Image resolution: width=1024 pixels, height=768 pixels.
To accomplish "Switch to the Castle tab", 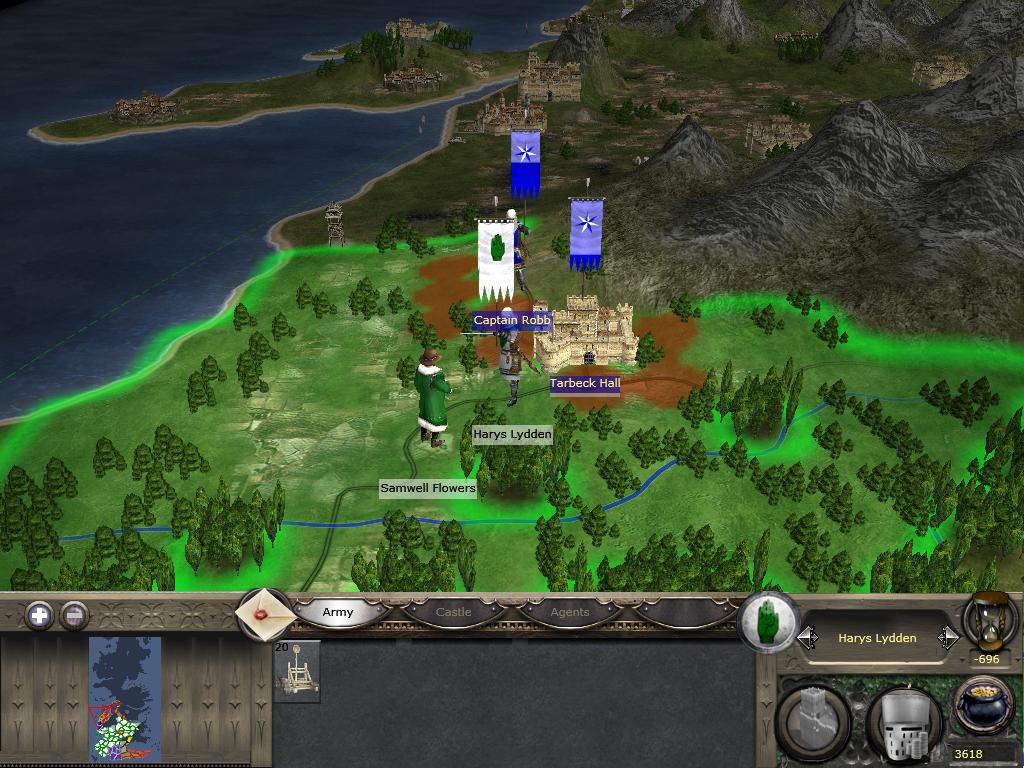I will [x=453, y=612].
